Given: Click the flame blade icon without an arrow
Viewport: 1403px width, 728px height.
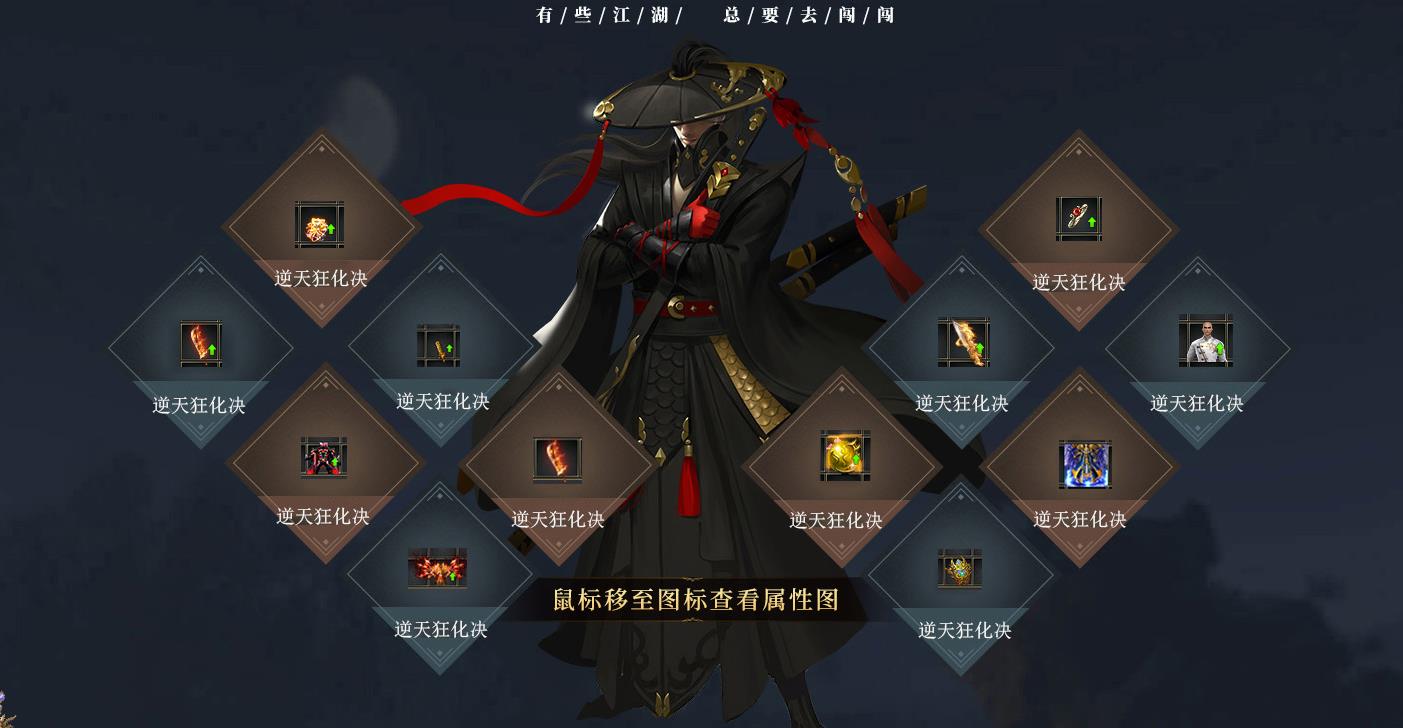Looking at the screenshot, I should (x=557, y=459).
